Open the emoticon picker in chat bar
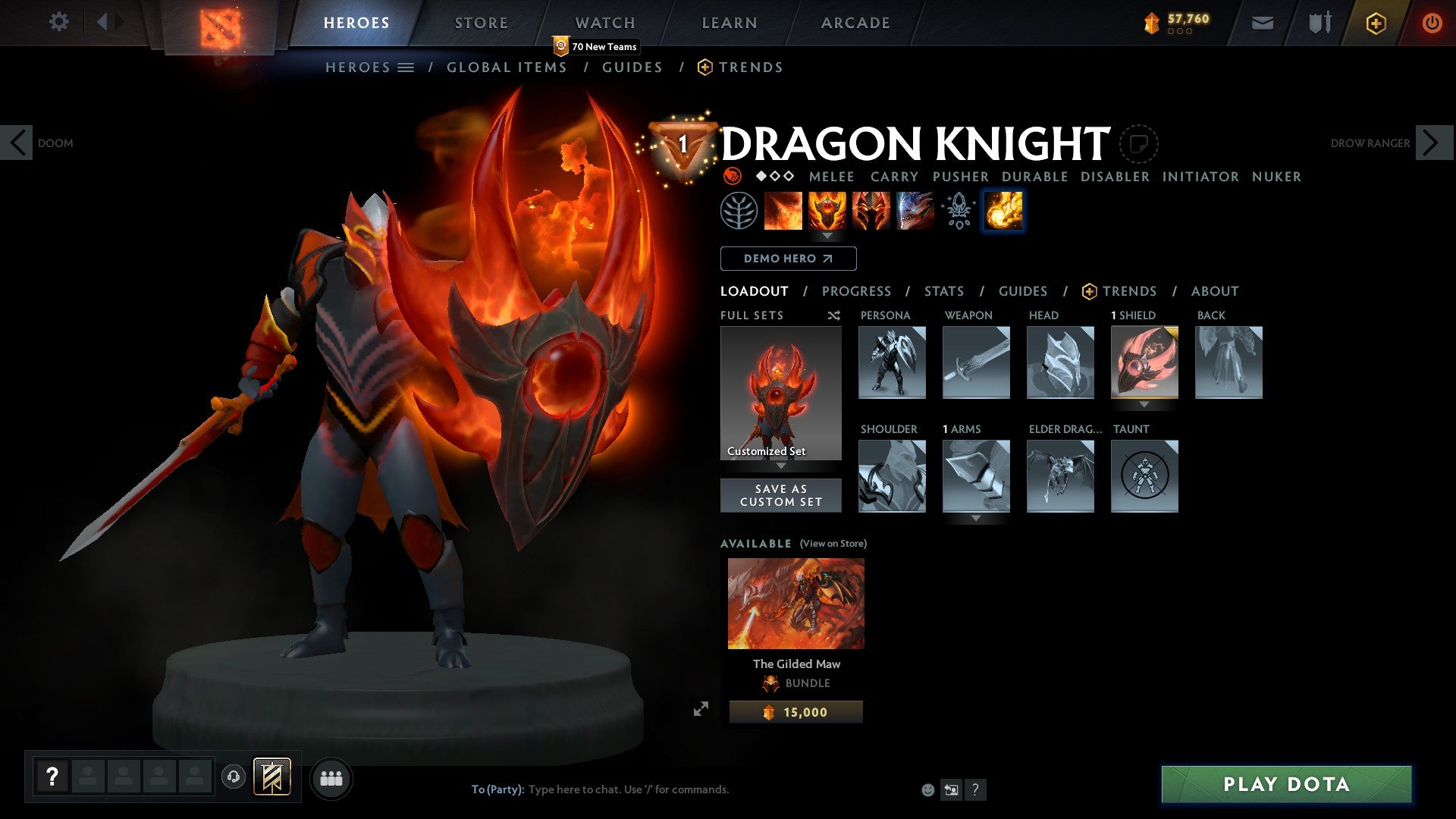 tap(927, 789)
